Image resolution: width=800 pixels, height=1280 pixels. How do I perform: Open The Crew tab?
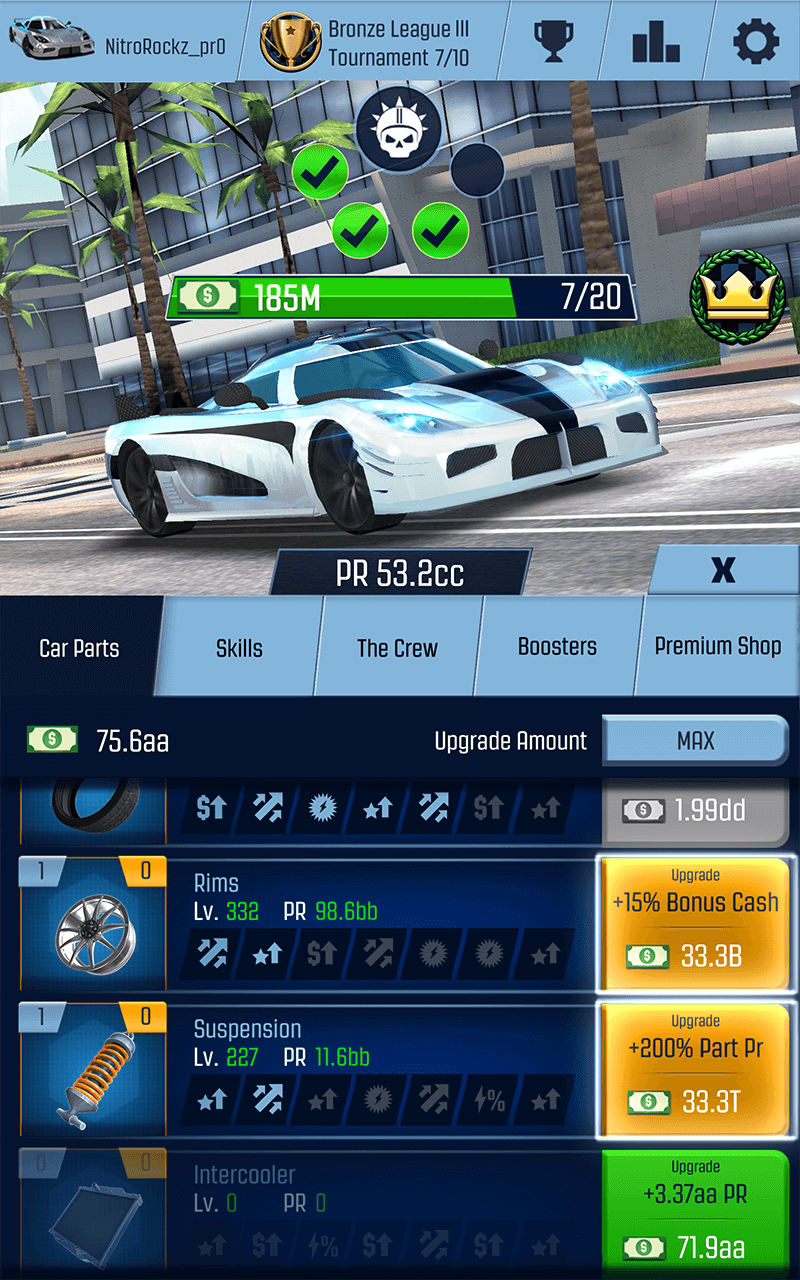(x=397, y=648)
